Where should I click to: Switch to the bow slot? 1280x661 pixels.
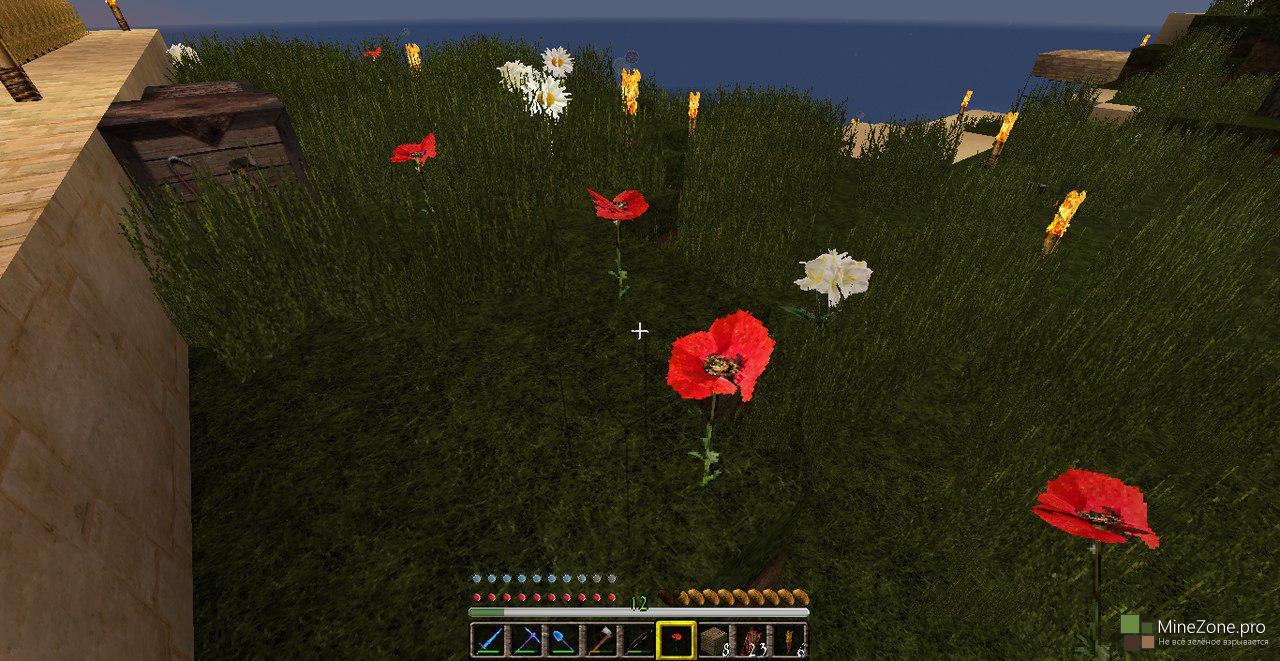tap(637, 640)
